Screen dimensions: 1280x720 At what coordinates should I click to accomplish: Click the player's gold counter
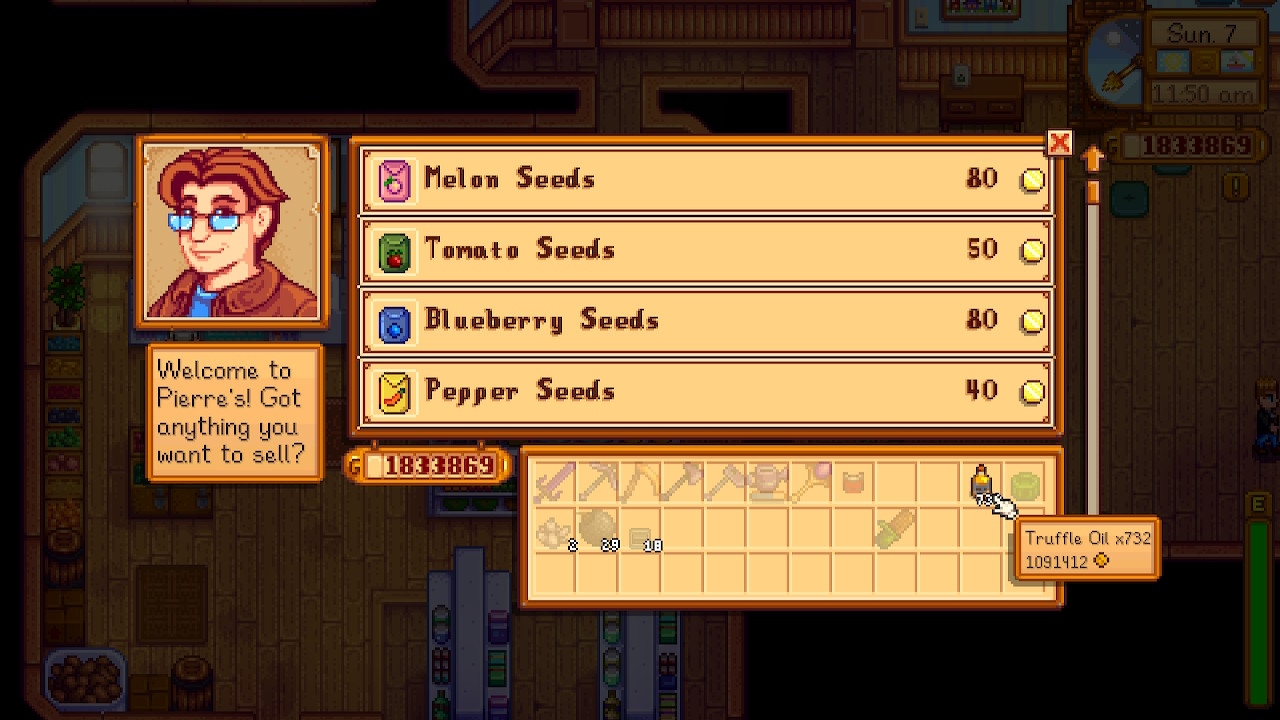428,465
